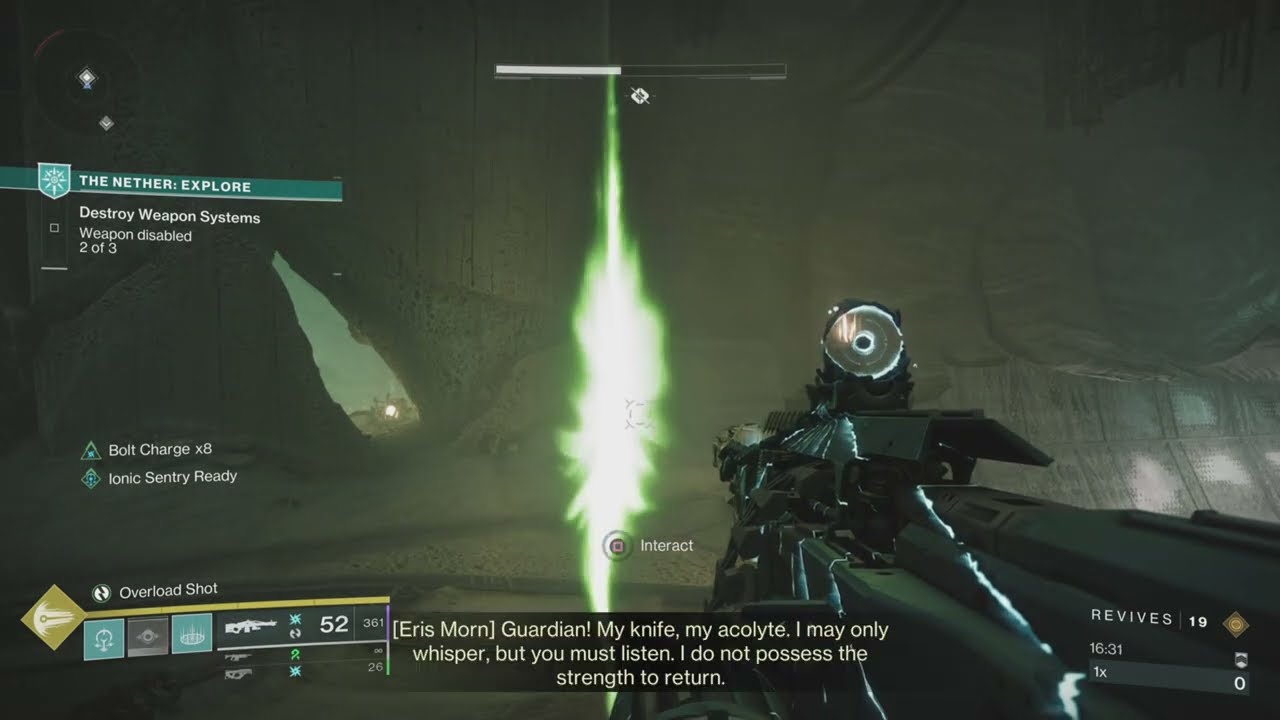Image resolution: width=1280 pixels, height=720 pixels.
Task: Click the gold revive token icon
Action: click(x=1236, y=623)
